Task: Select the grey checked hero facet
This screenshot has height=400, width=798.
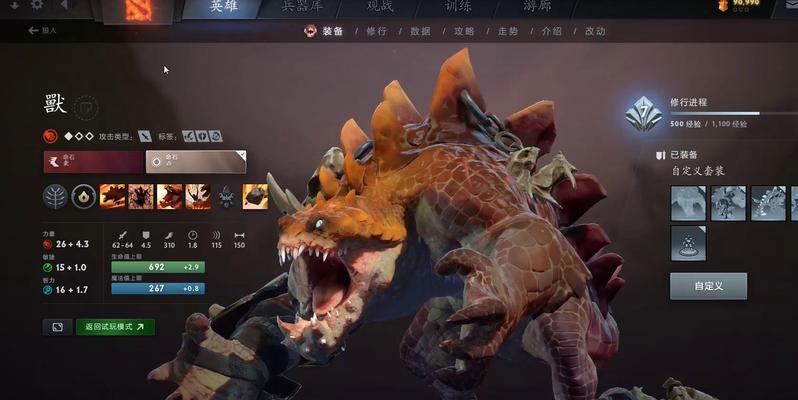Action: [x=196, y=161]
